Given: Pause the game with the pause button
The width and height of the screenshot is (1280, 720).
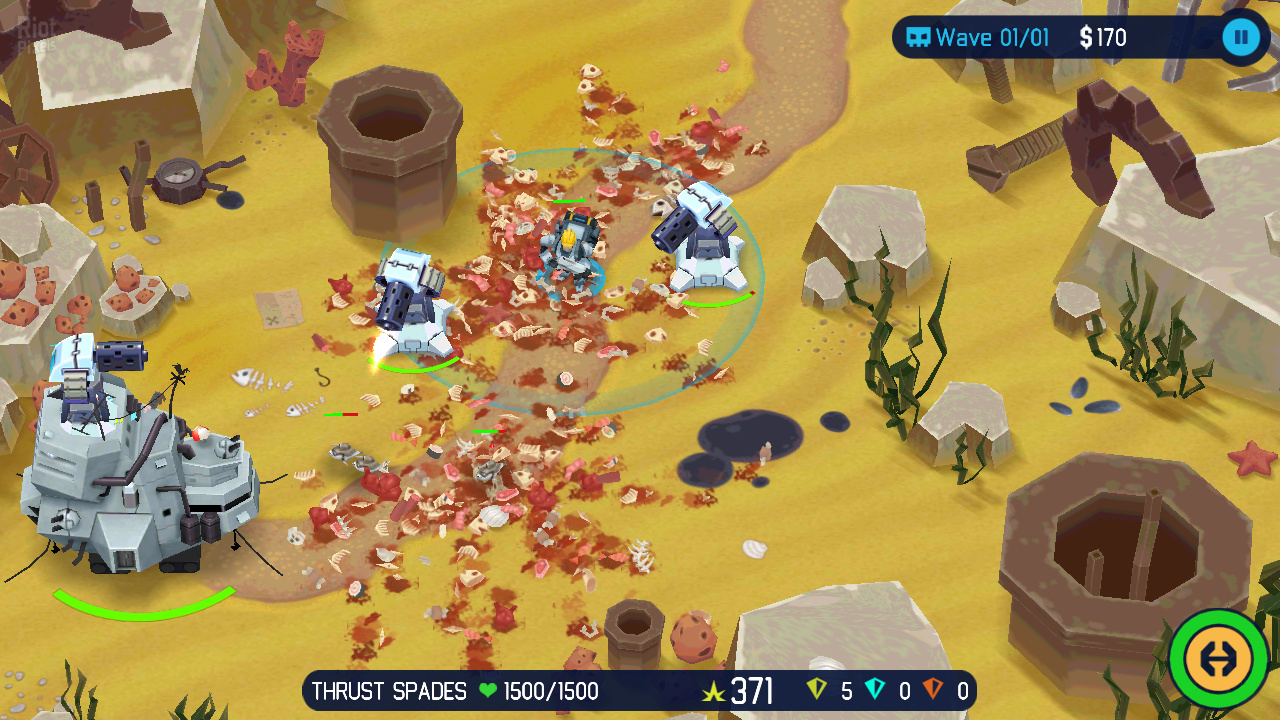Looking at the screenshot, I should tap(1241, 38).
